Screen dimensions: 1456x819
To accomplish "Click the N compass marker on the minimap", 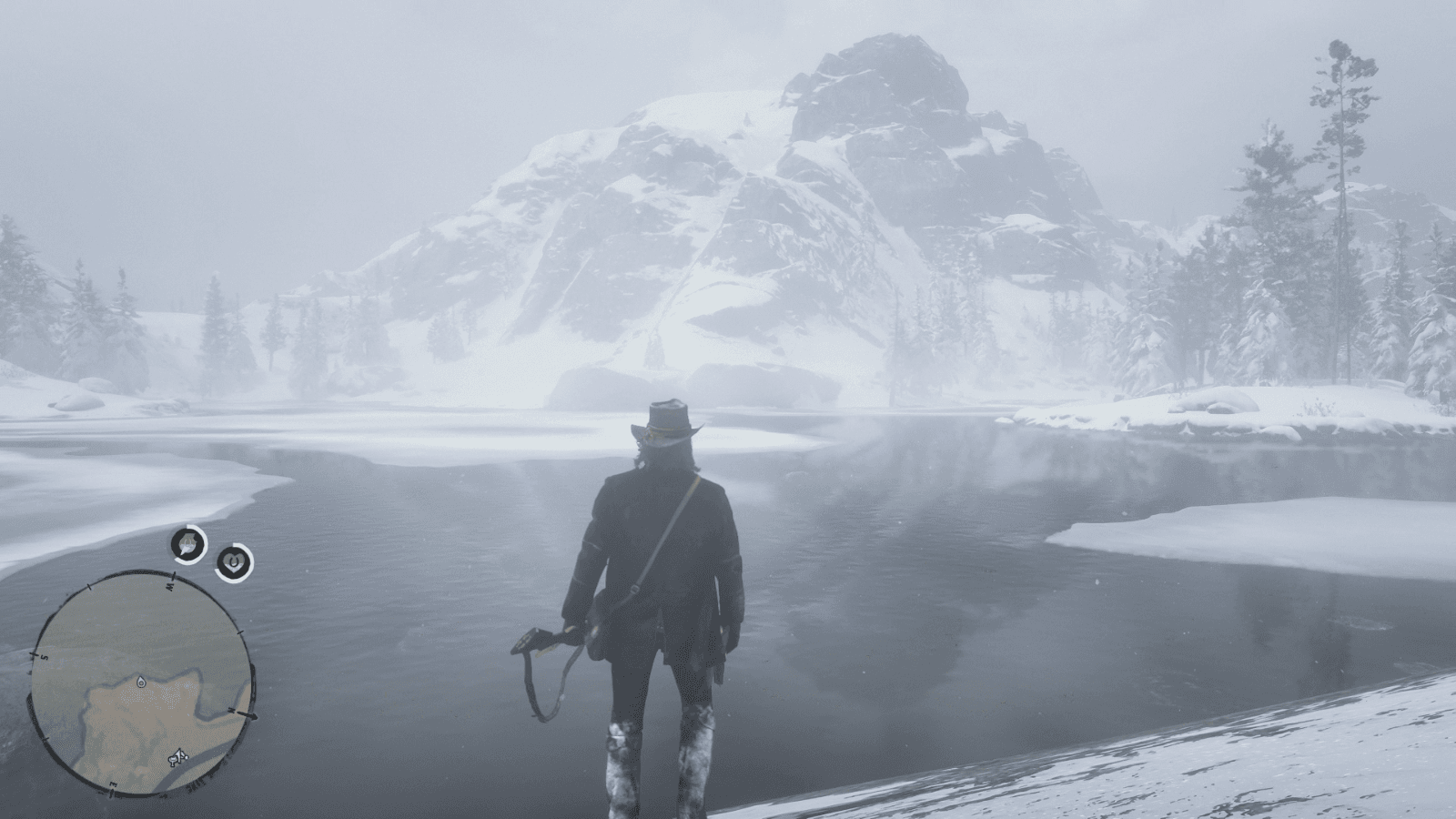I will click(x=232, y=711).
